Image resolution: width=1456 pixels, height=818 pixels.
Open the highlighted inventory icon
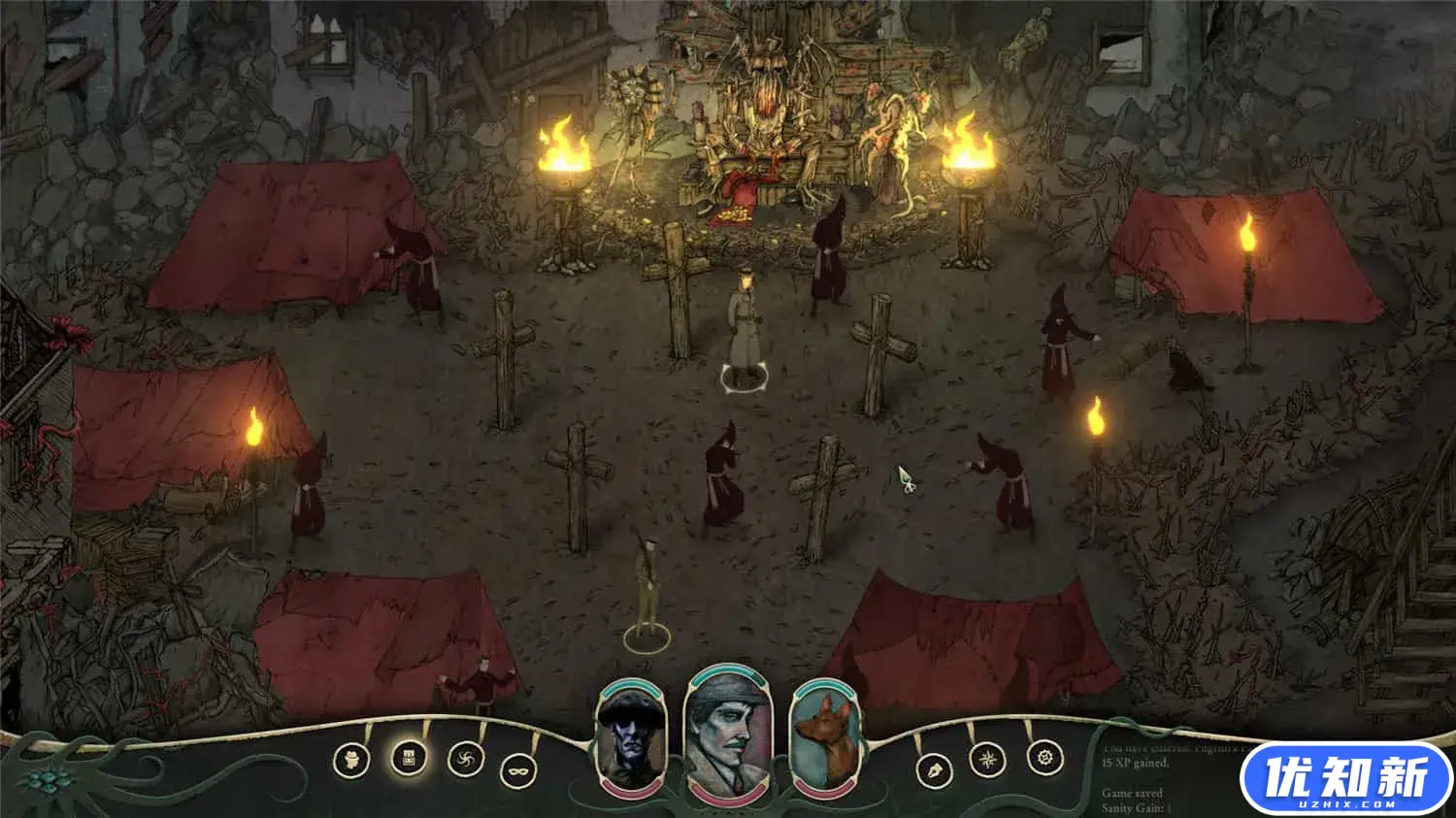coord(409,757)
